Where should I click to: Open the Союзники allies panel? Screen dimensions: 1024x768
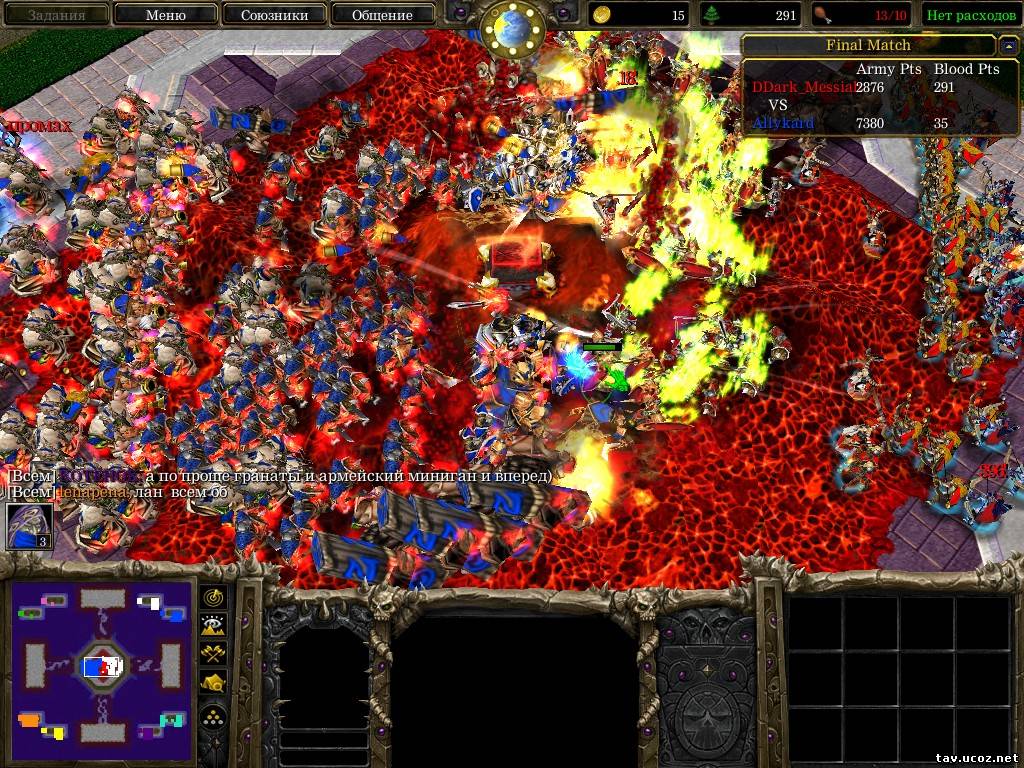[x=273, y=15]
